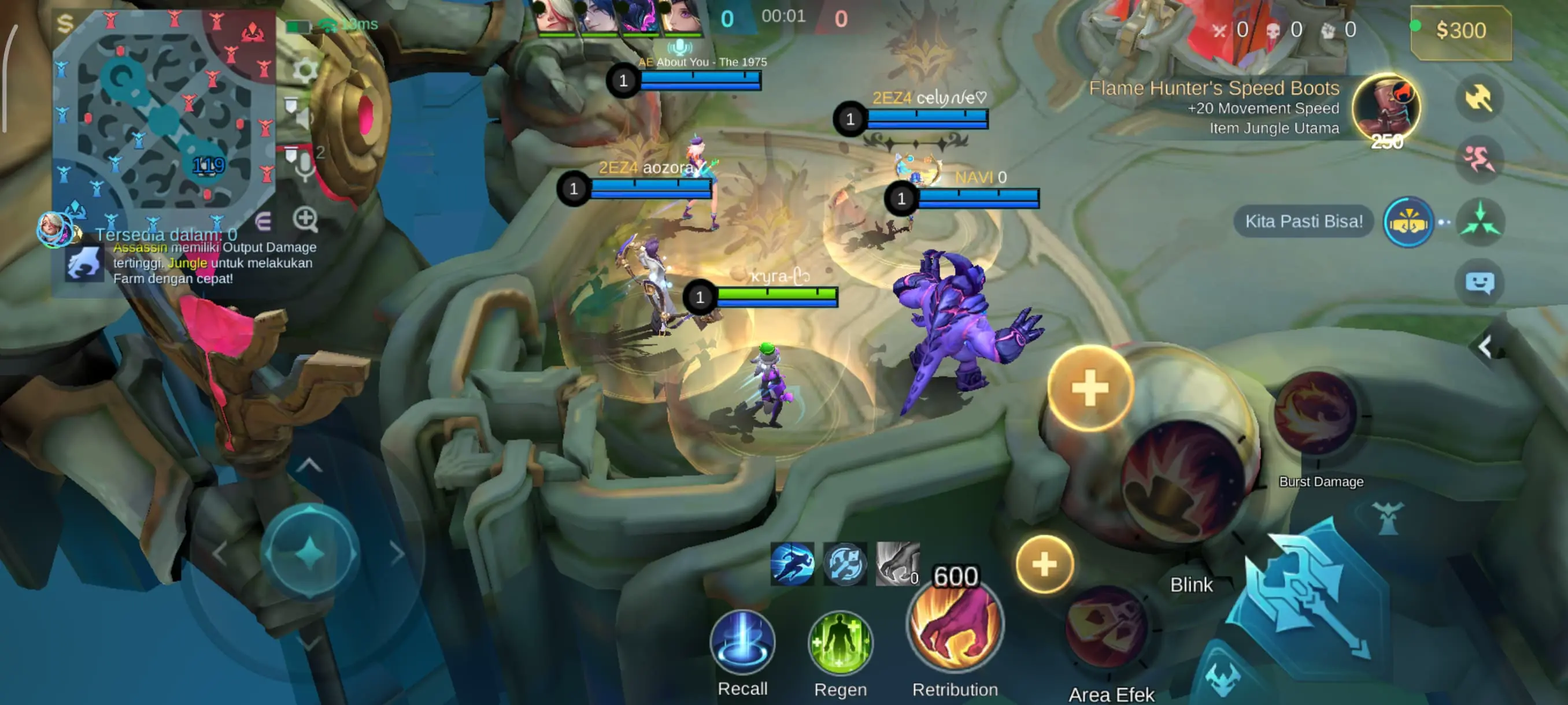Viewport: 1568px width, 705px height.
Task: Send the retreat signal running-figure icon
Action: pyautogui.click(x=1478, y=160)
